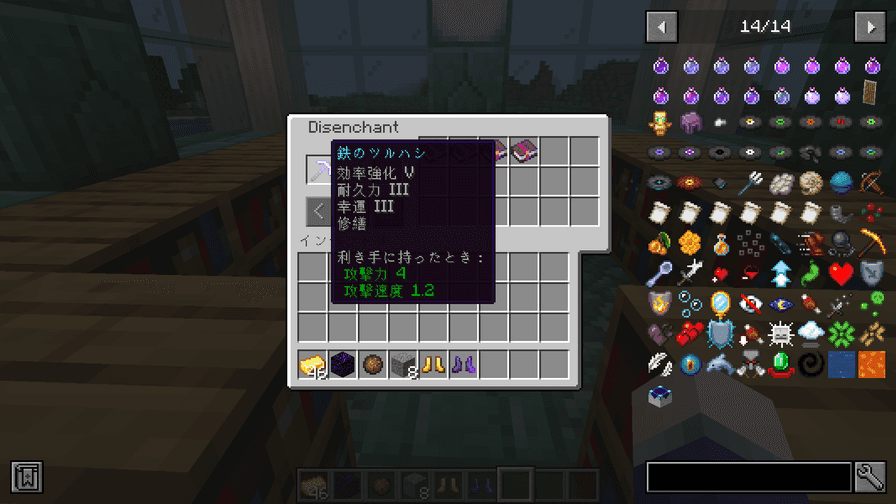Pick the red heart icon item
The height and width of the screenshot is (504, 896).
pyautogui.click(x=841, y=273)
